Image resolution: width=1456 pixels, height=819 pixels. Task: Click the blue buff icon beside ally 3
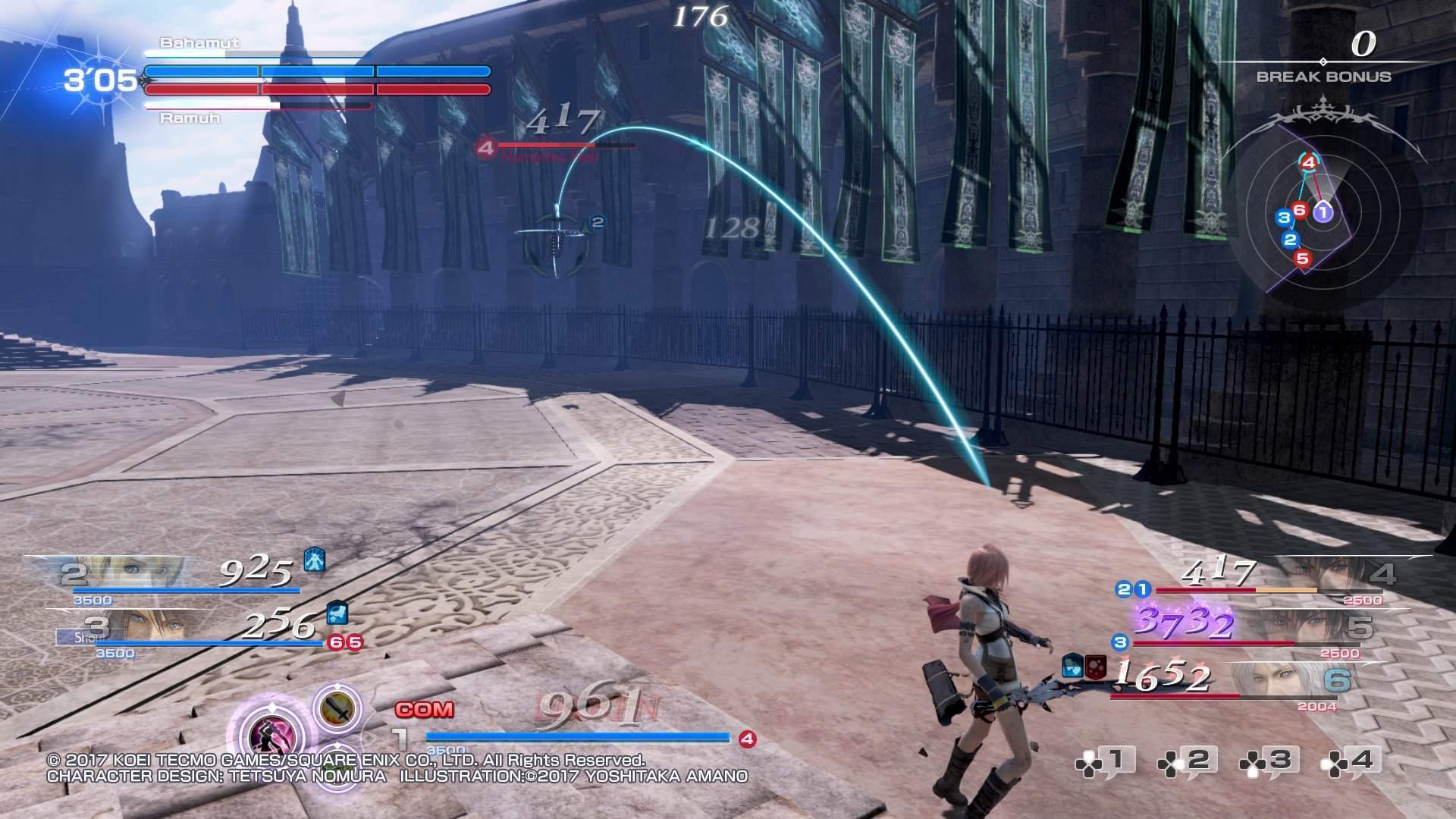coord(337,613)
